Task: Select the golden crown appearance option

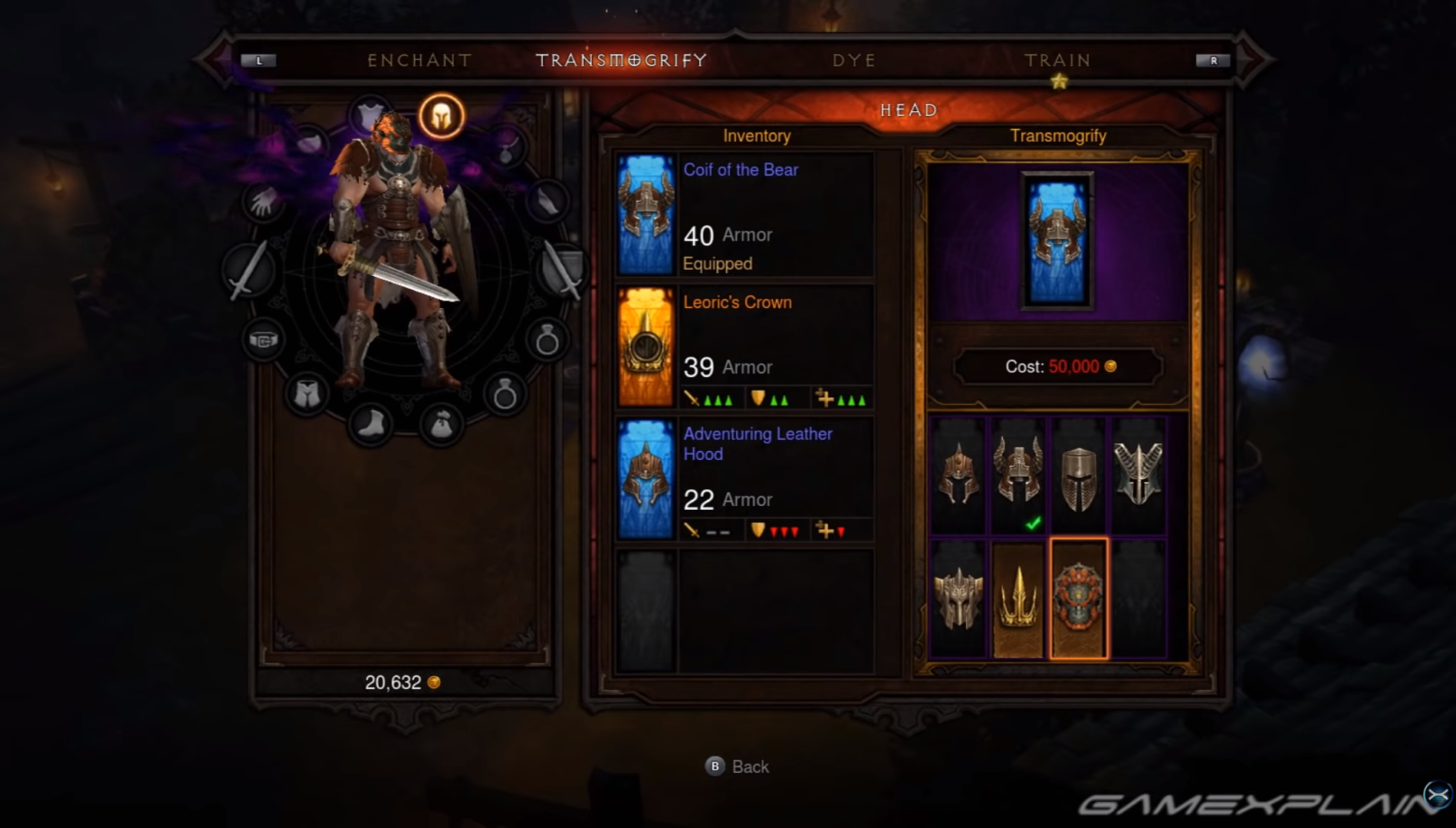Action: (x=1018, y=600)
